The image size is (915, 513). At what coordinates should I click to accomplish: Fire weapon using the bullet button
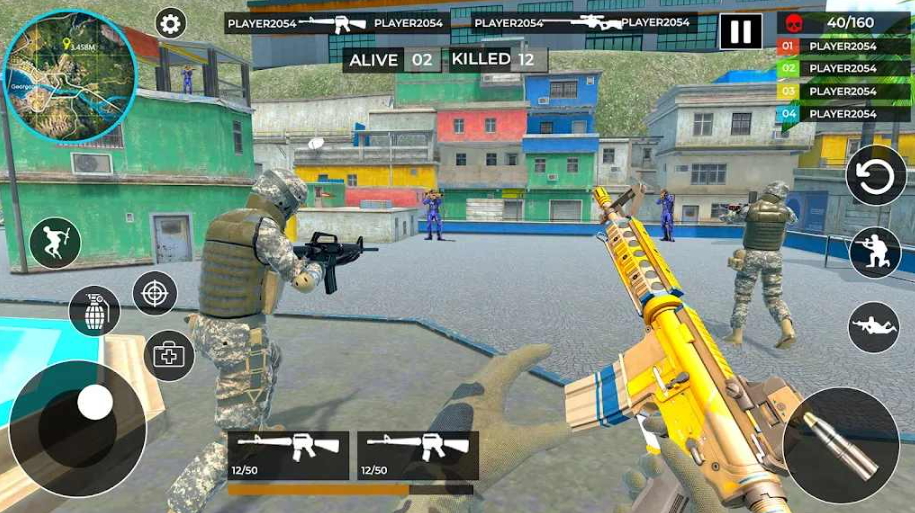840,444
